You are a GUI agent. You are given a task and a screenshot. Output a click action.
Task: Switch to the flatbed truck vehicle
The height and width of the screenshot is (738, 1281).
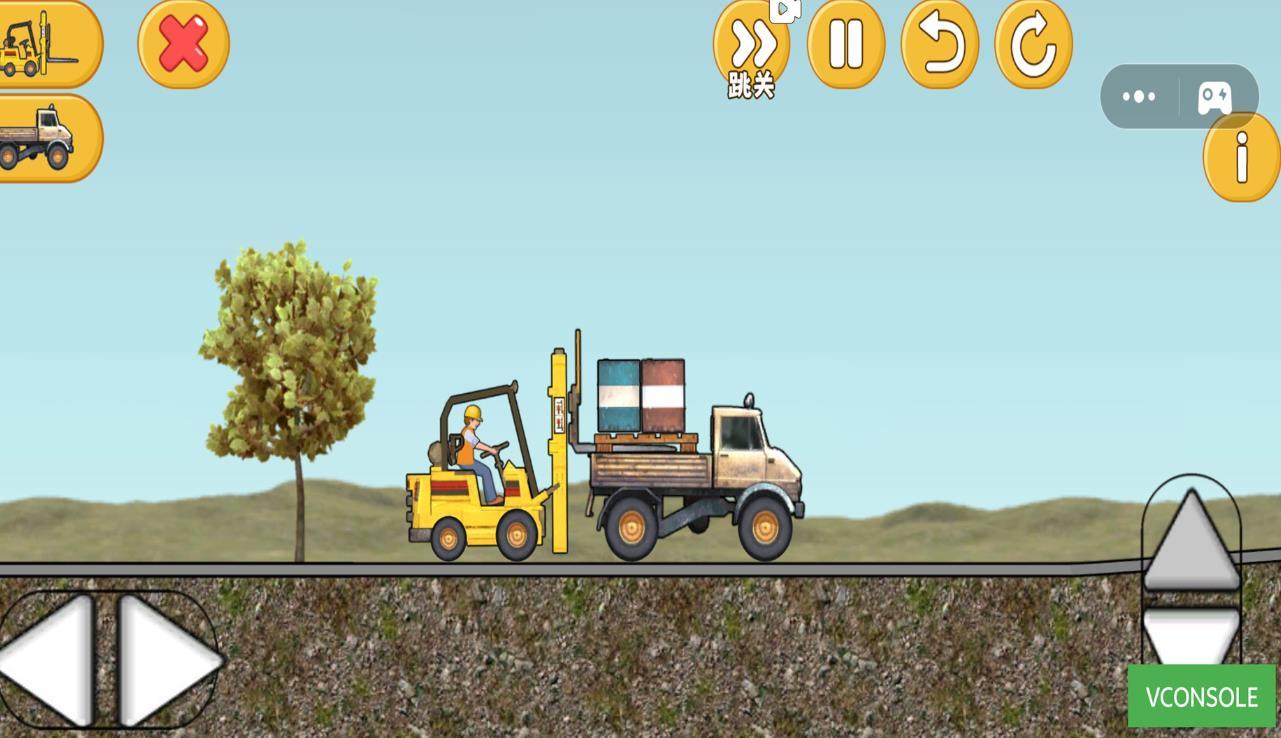click(x=48, y=137)
